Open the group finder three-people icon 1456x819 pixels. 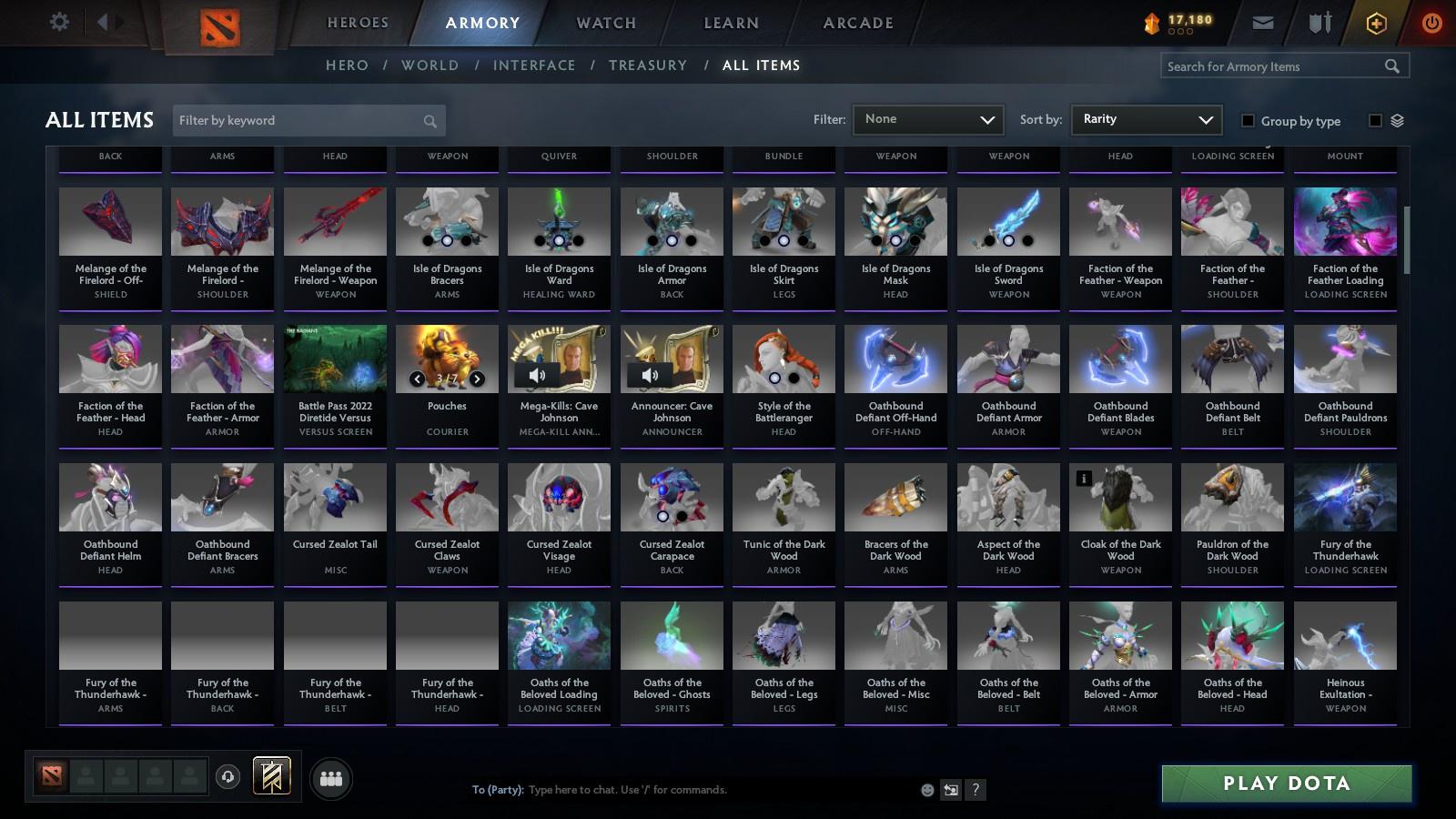point(331,778)
